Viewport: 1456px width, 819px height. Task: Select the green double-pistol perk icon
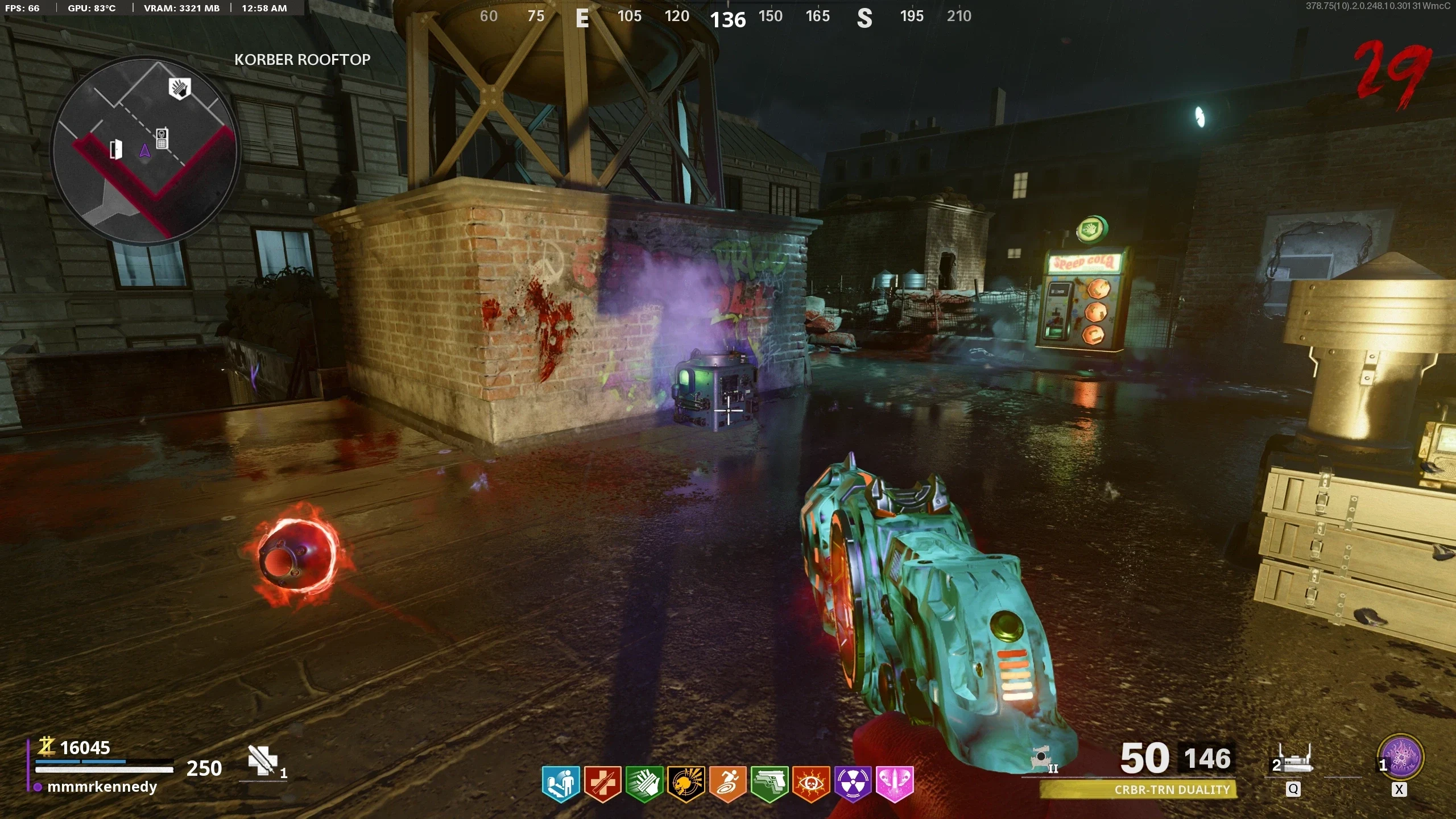pyautogui.click(x=770, y=784)
